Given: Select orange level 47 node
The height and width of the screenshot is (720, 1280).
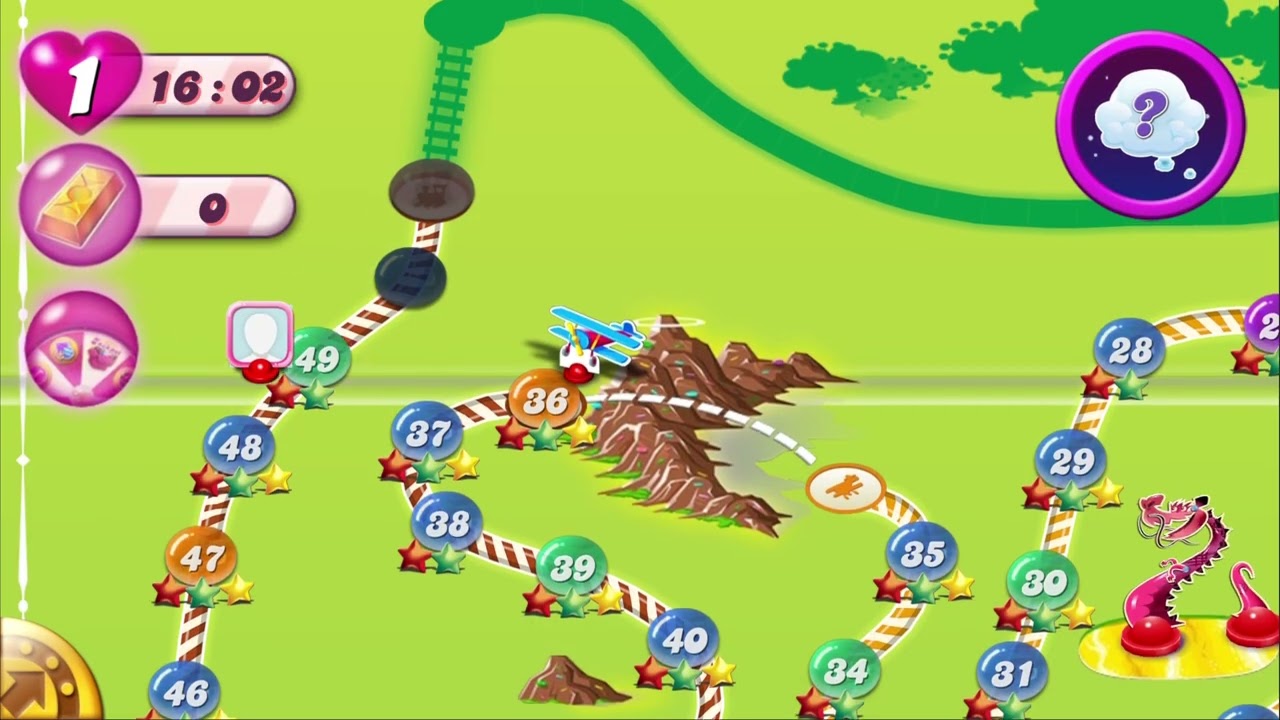Looking at the screenshot, I should point(201,558).
